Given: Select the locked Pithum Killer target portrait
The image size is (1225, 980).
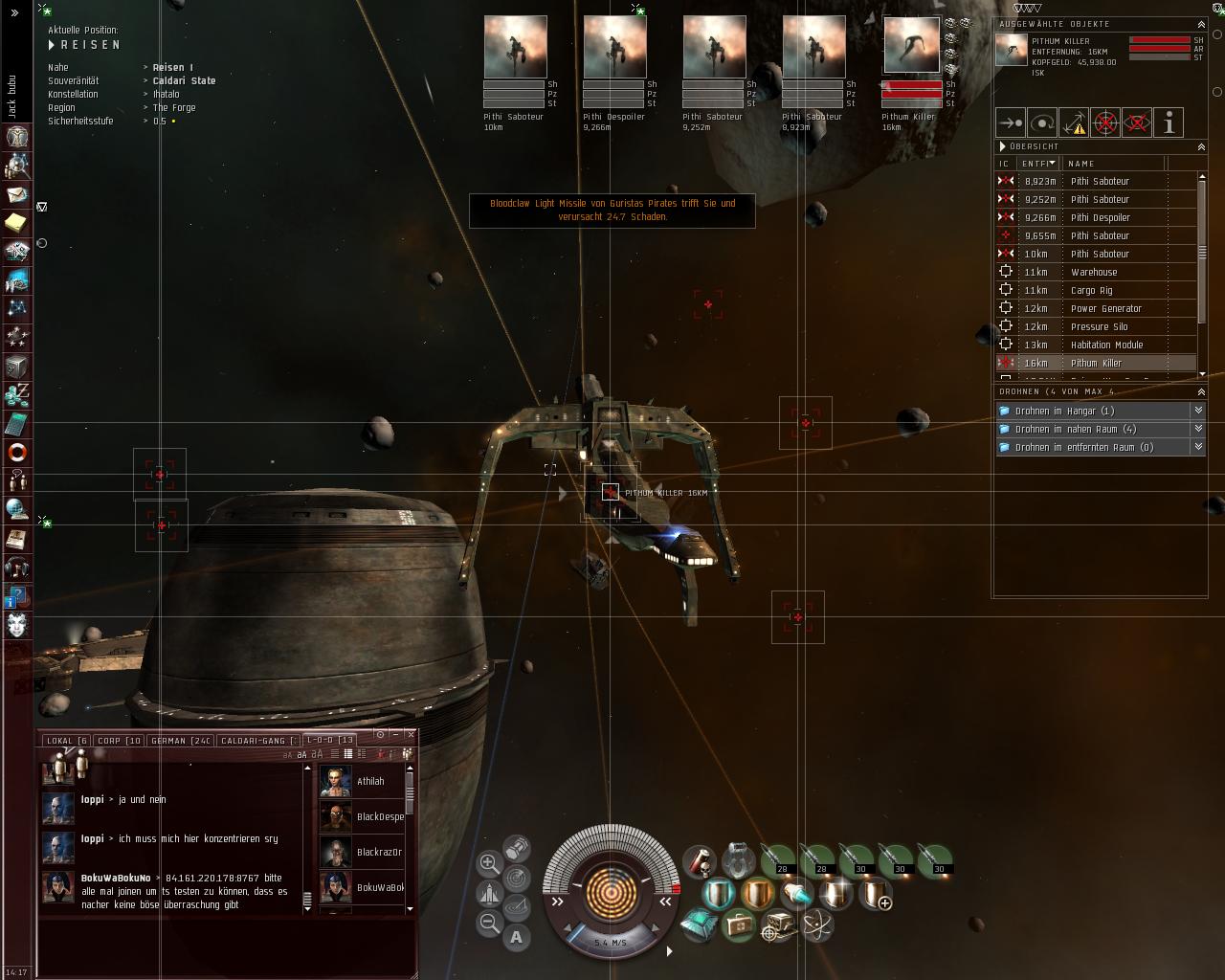Looking at the screenshot, I should (911, 45).
